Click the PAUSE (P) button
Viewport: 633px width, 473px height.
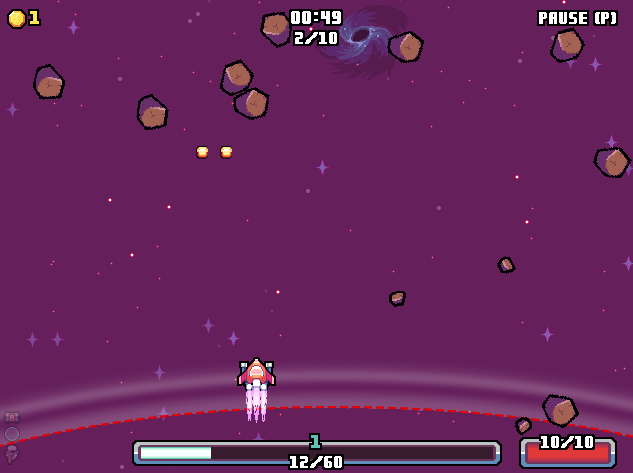[x=577, y=18]
